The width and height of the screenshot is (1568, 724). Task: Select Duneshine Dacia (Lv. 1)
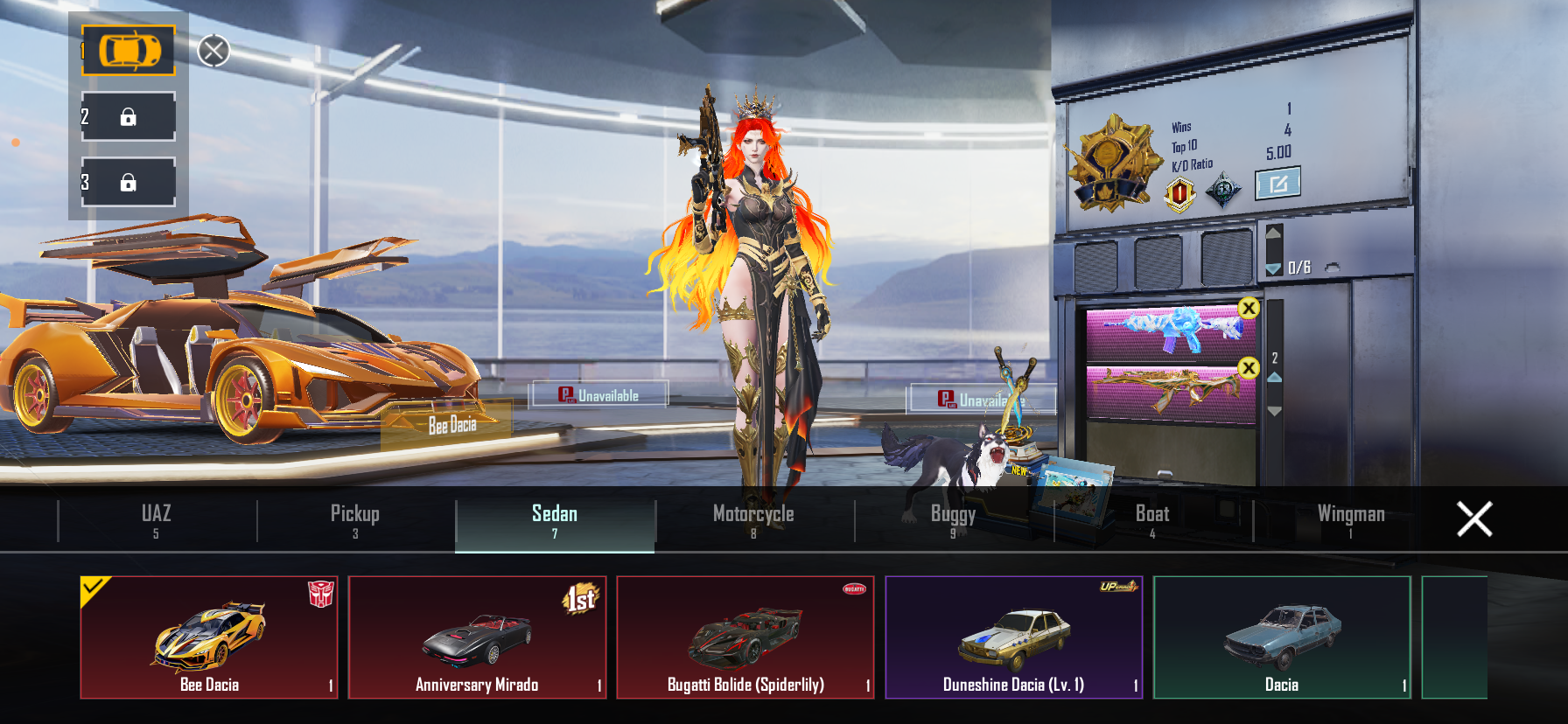pyautogui.click(x=1014, y=637)
